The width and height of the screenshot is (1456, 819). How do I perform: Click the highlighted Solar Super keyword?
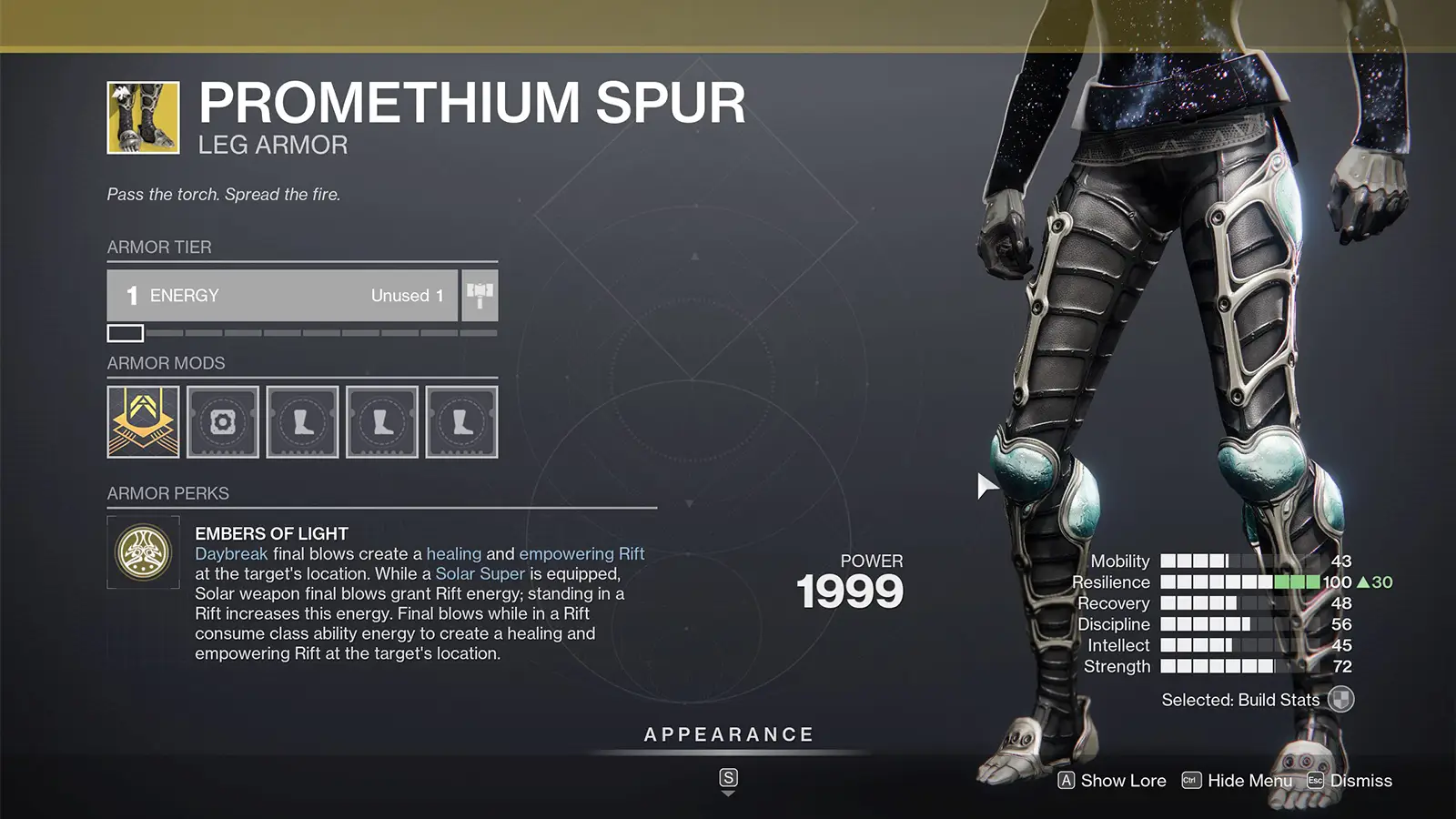pyautogui.click(x=480, y=573)
